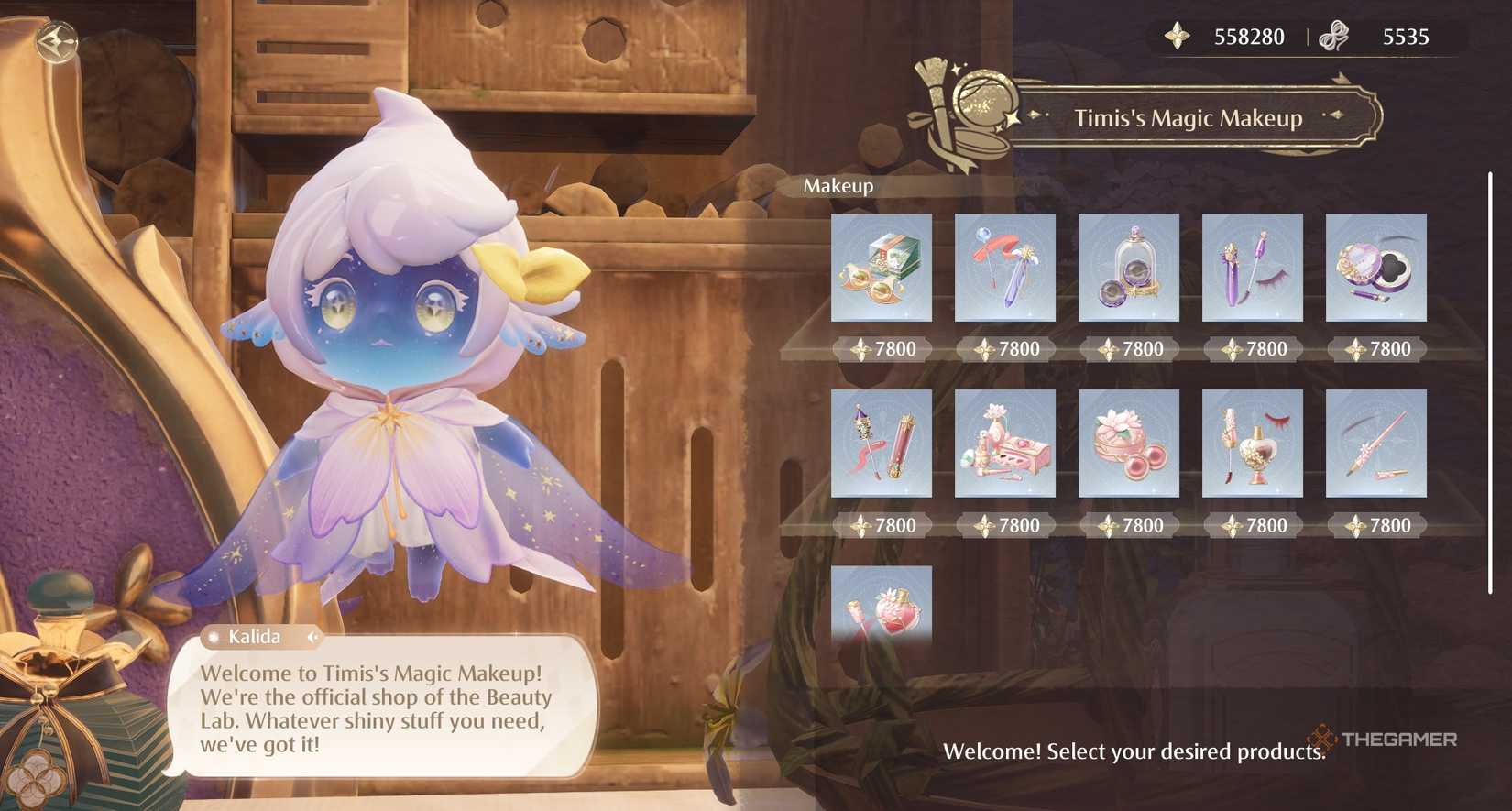The height and width of the screenshot is (811, 1512).
Task: Select the pink heart-shaped compact item
Action: (1375, 268)
